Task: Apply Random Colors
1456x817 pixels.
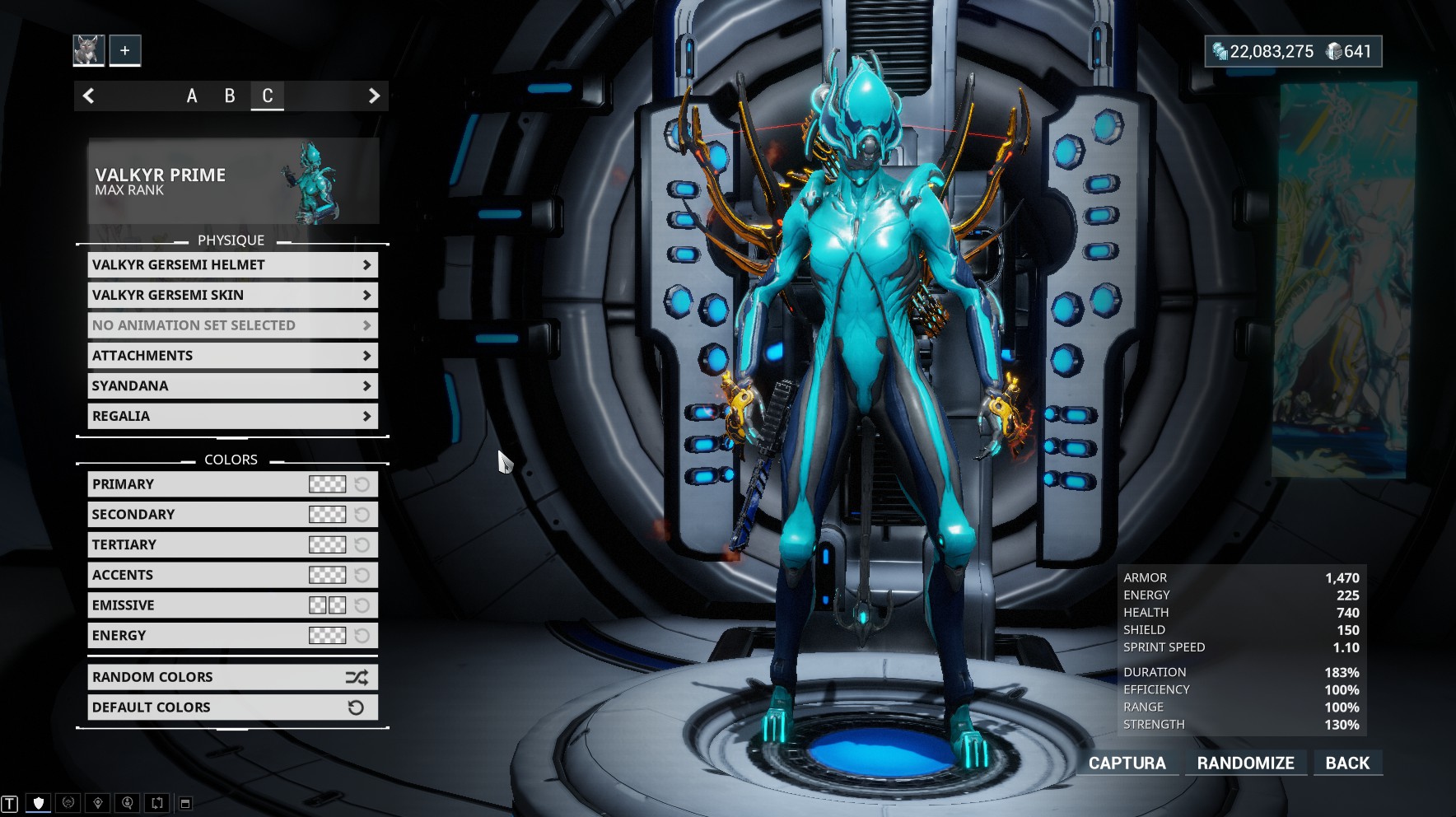Action: pos(232,678)
